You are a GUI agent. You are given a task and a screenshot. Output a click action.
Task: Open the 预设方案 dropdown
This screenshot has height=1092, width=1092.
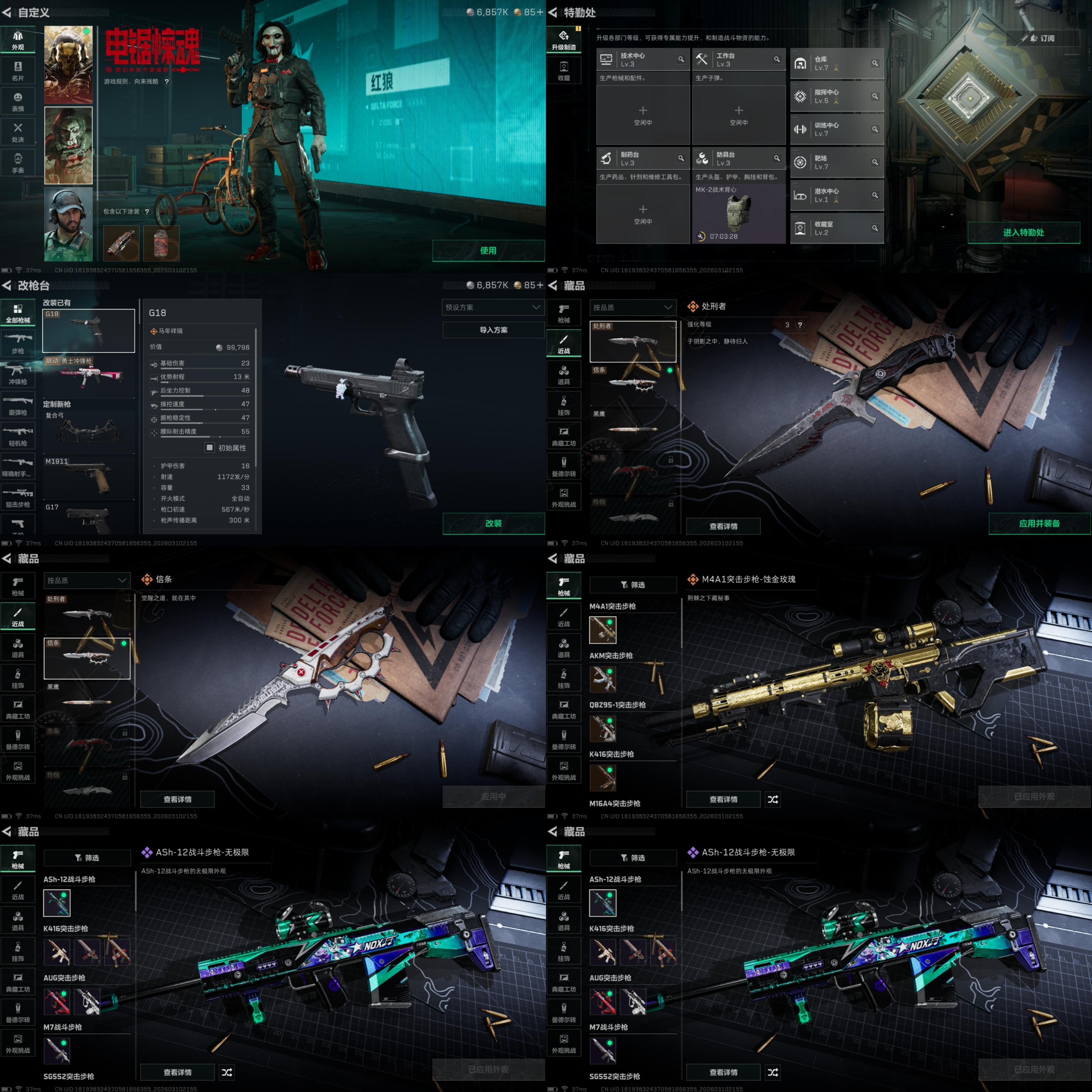(493, 307)
